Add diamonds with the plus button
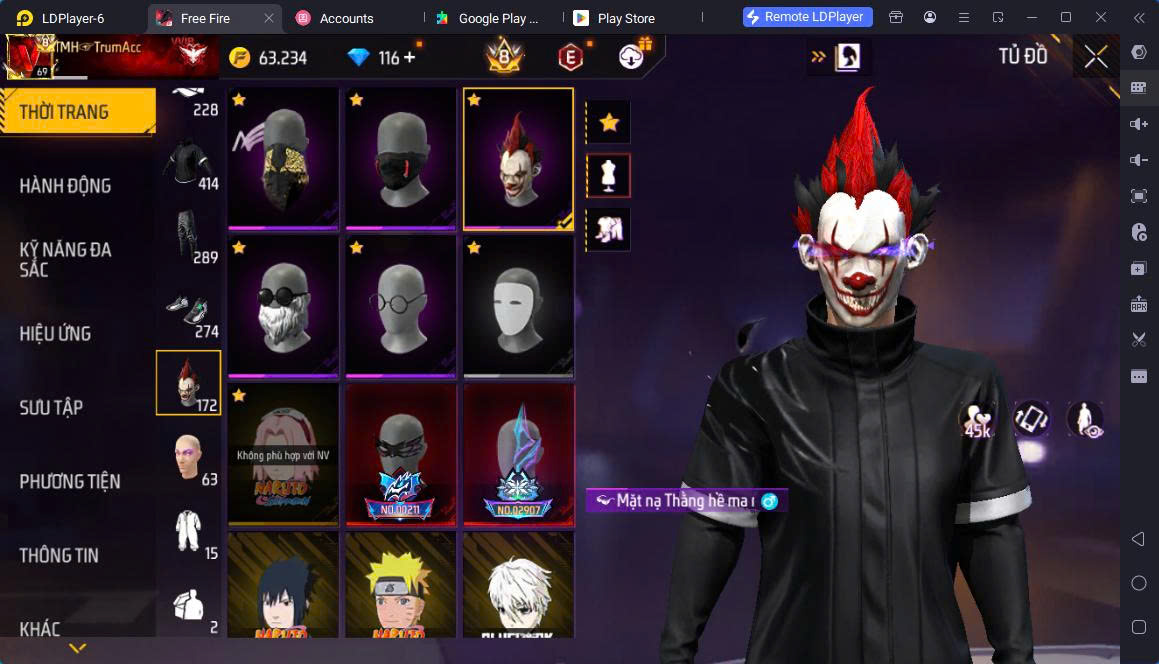This screenshot has width=1159, height=664. (x=409, y=57)
